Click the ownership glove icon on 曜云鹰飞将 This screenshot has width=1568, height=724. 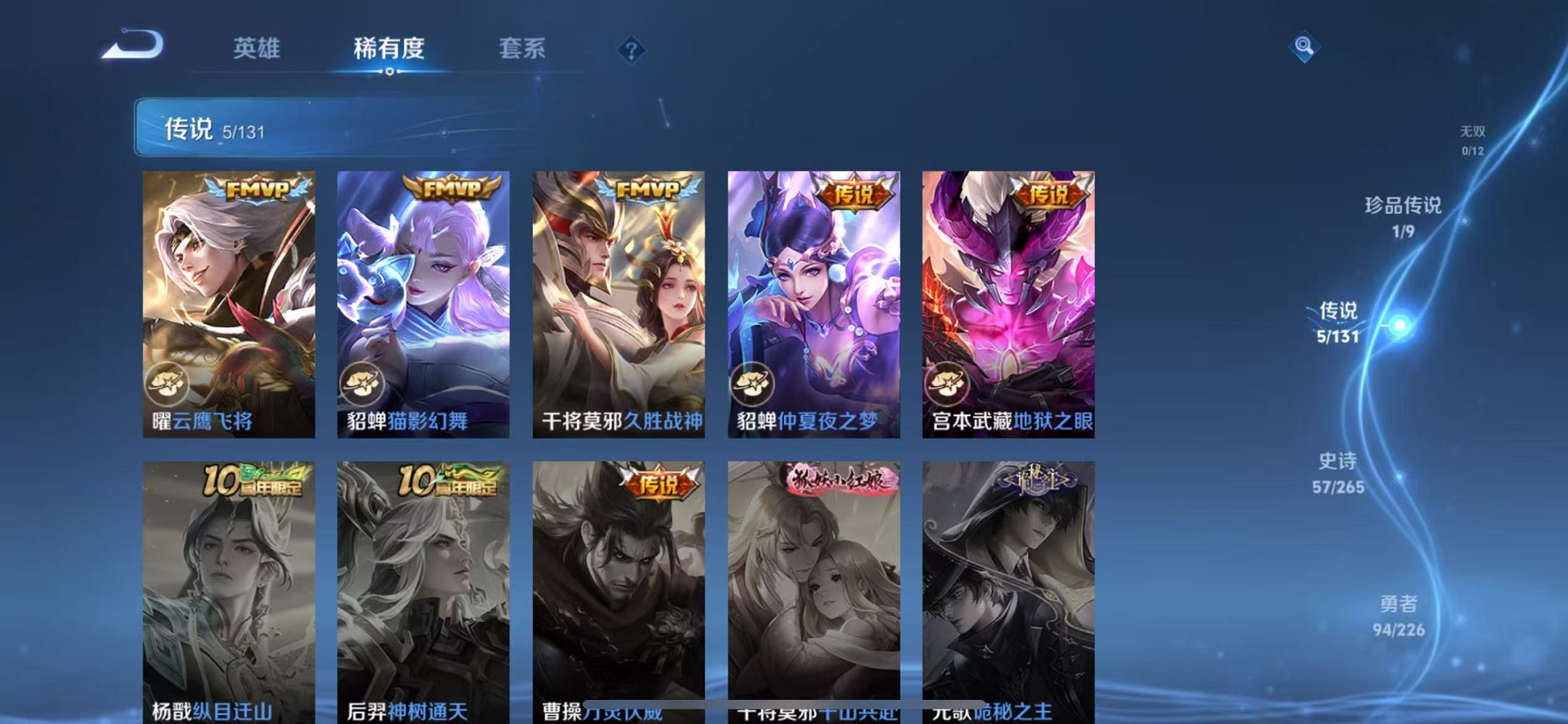pos(168,381)
